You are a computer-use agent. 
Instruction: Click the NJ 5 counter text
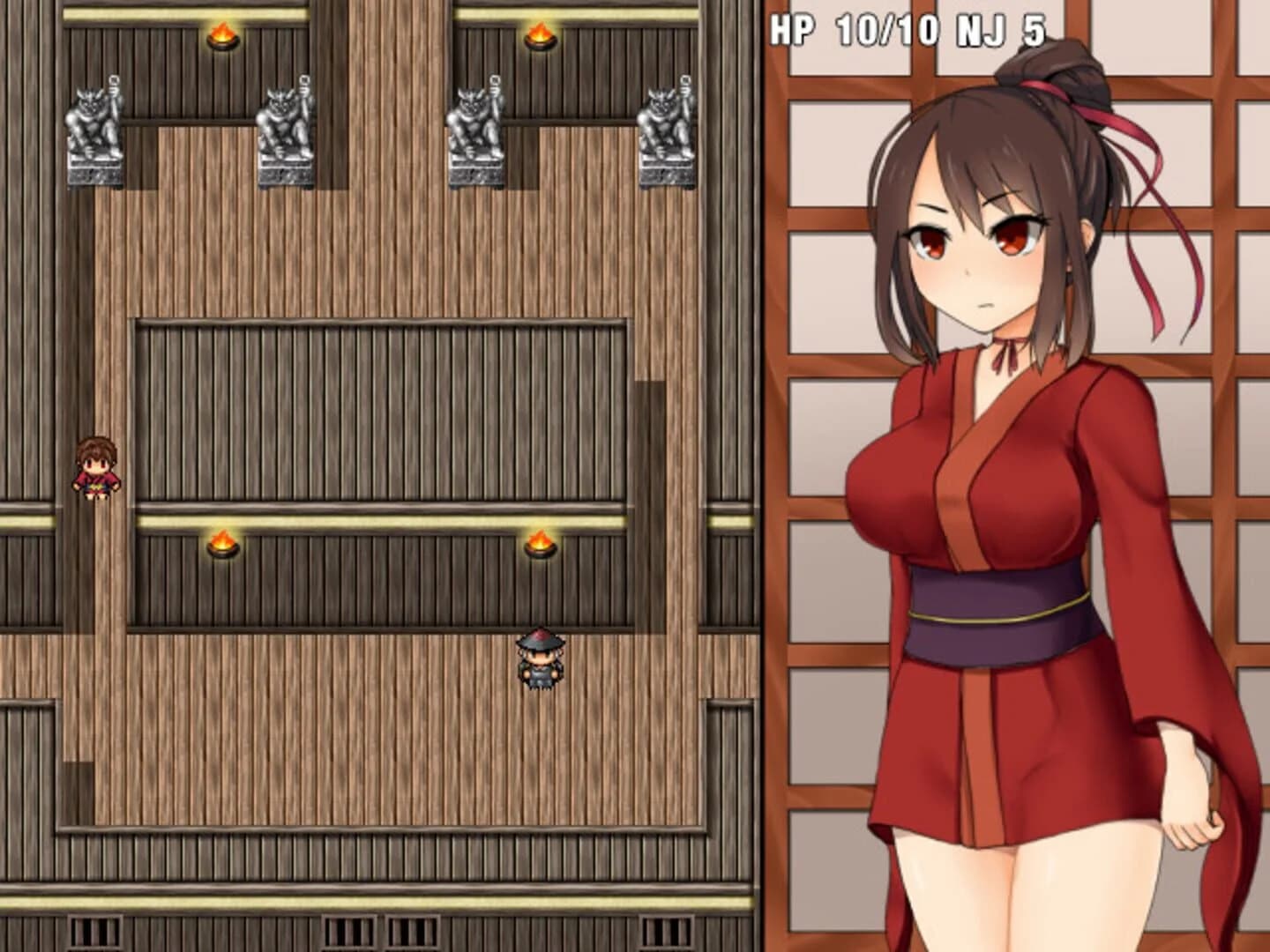(x=1001, y=29)
